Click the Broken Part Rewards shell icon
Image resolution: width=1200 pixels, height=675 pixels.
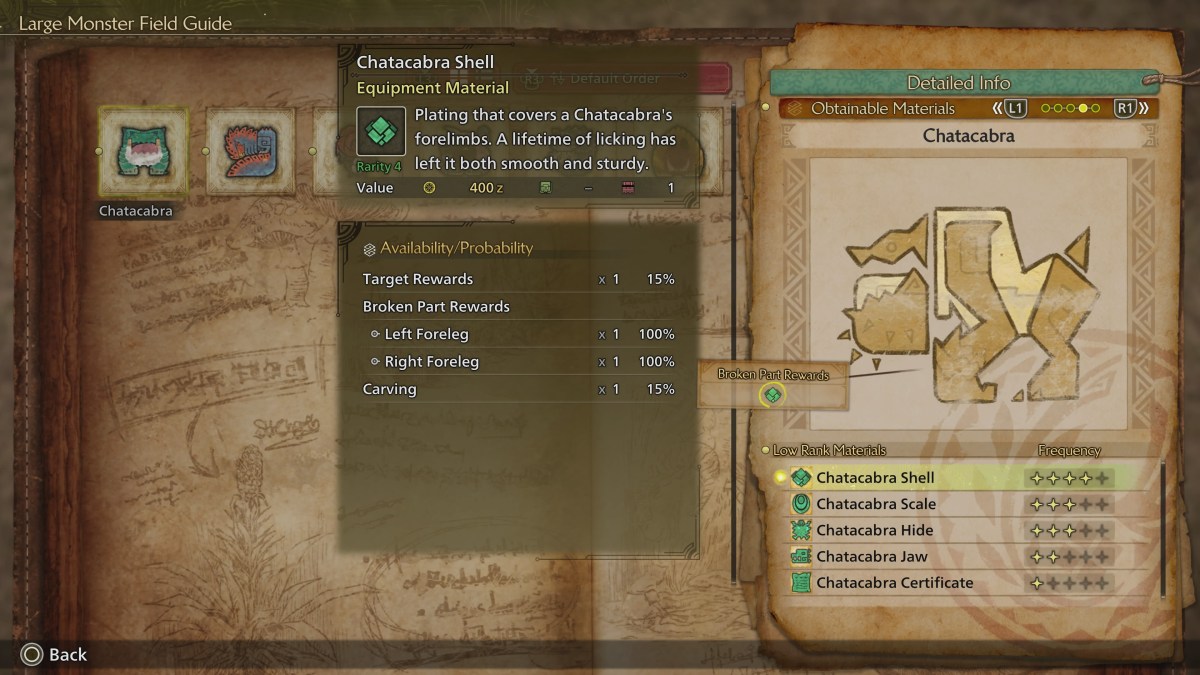tap(772, 395)
